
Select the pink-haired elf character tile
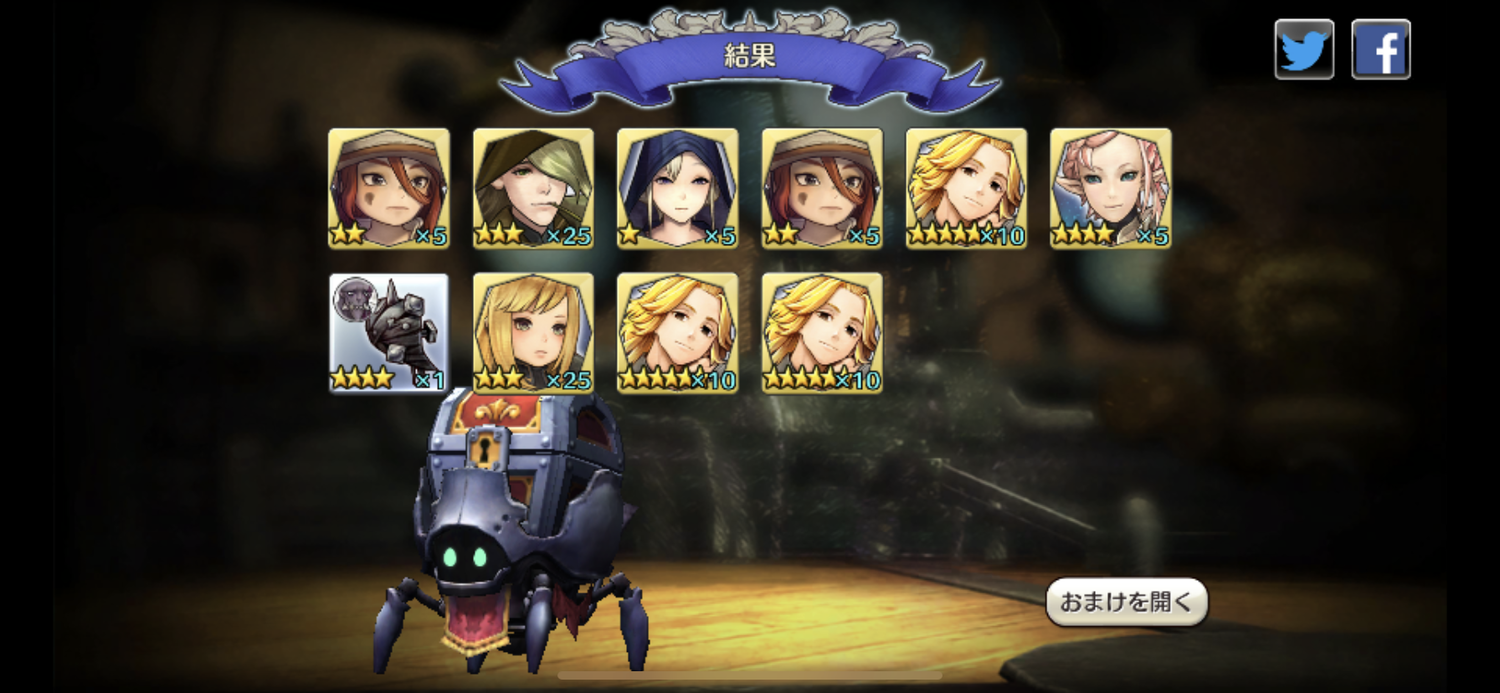click(1110, 188)
